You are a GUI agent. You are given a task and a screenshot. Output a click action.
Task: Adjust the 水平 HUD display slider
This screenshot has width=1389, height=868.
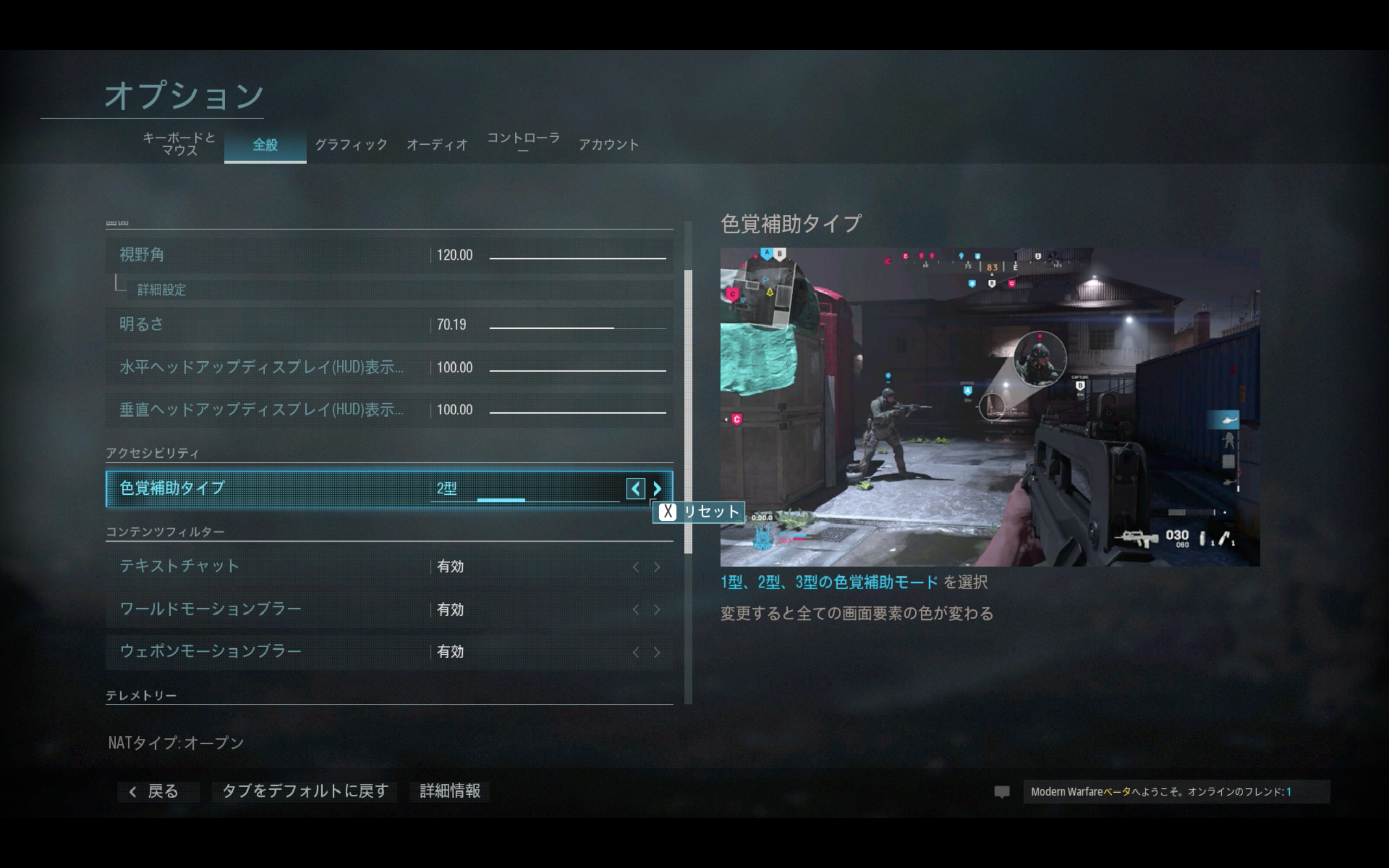click(577, 371)
